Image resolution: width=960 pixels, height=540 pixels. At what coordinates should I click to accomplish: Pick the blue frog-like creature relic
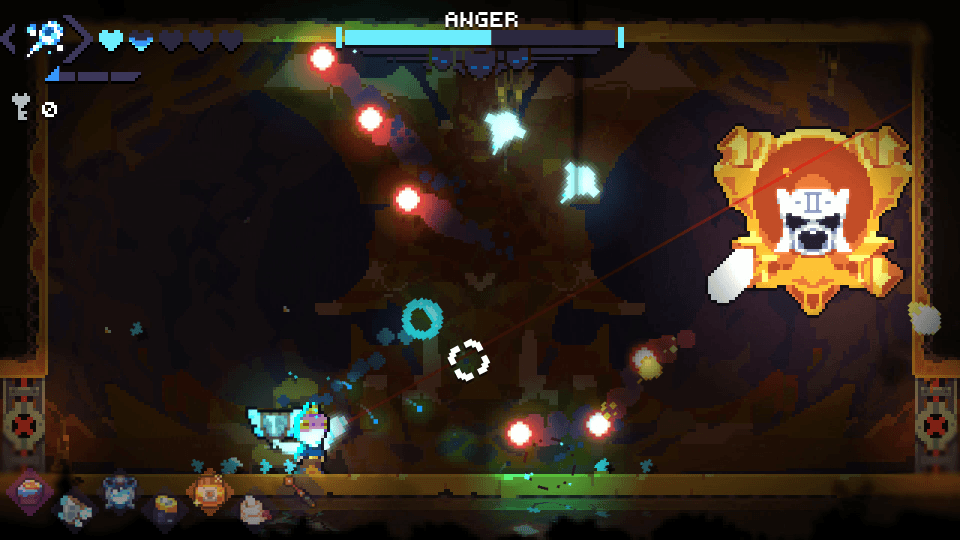pyautogui.click(x=120, y=491)
